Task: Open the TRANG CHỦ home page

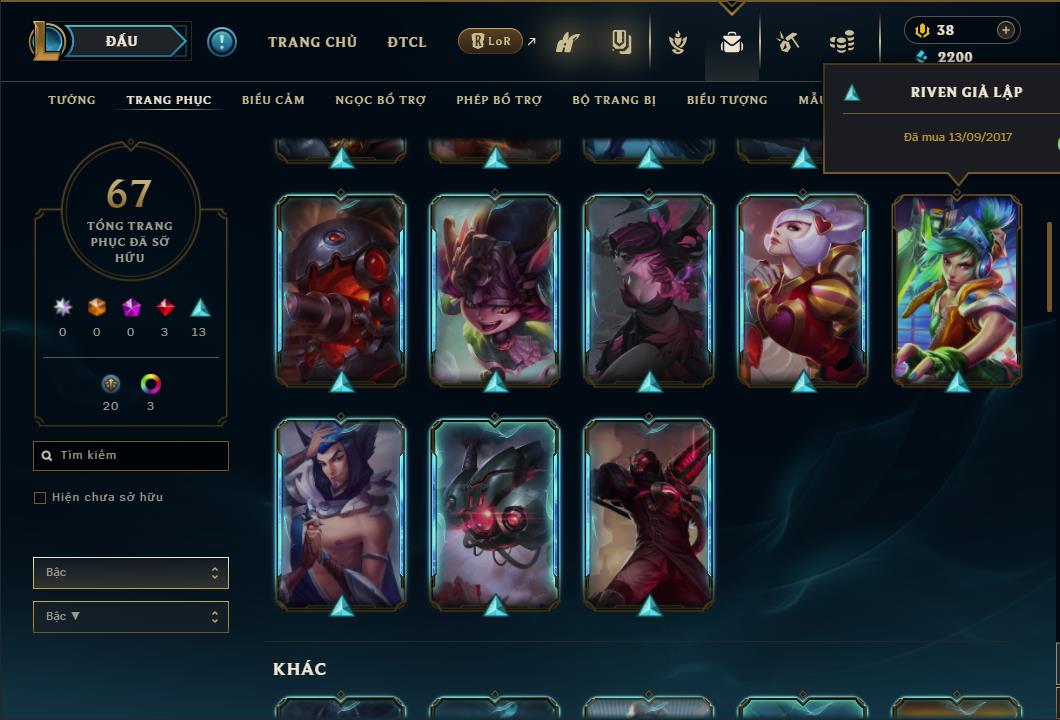Action: [x=312, y=42]
